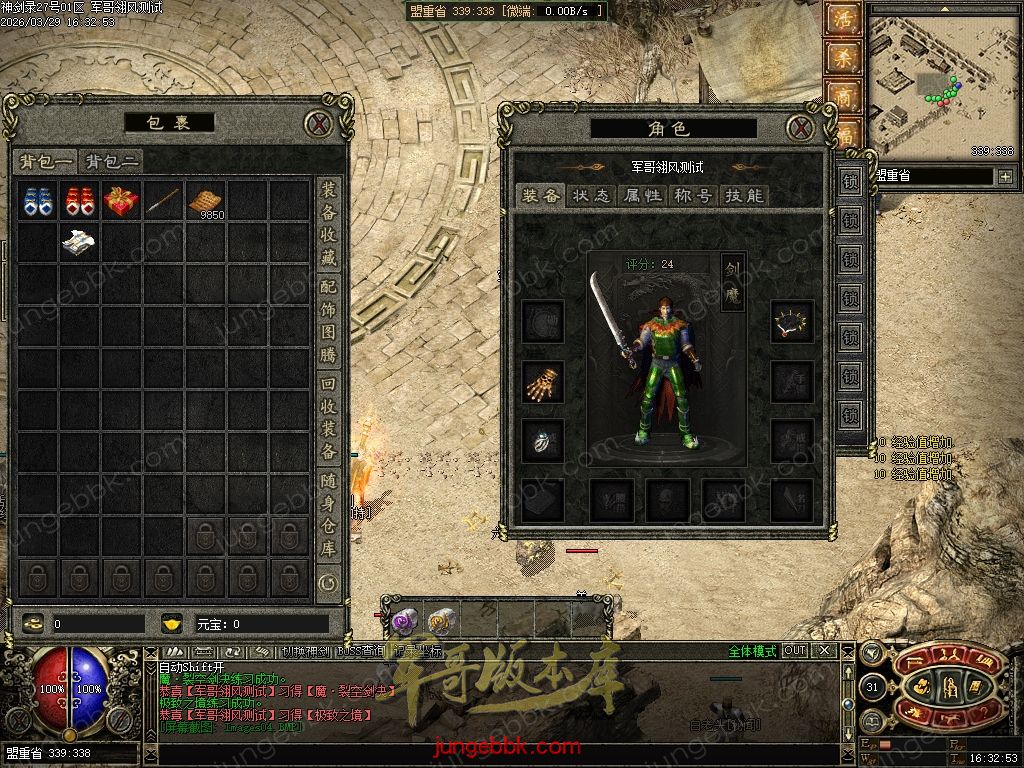The height and width of the screenshot is (768, 1024).
Task: Close the 包裹 inventory window
Action: 318,124
